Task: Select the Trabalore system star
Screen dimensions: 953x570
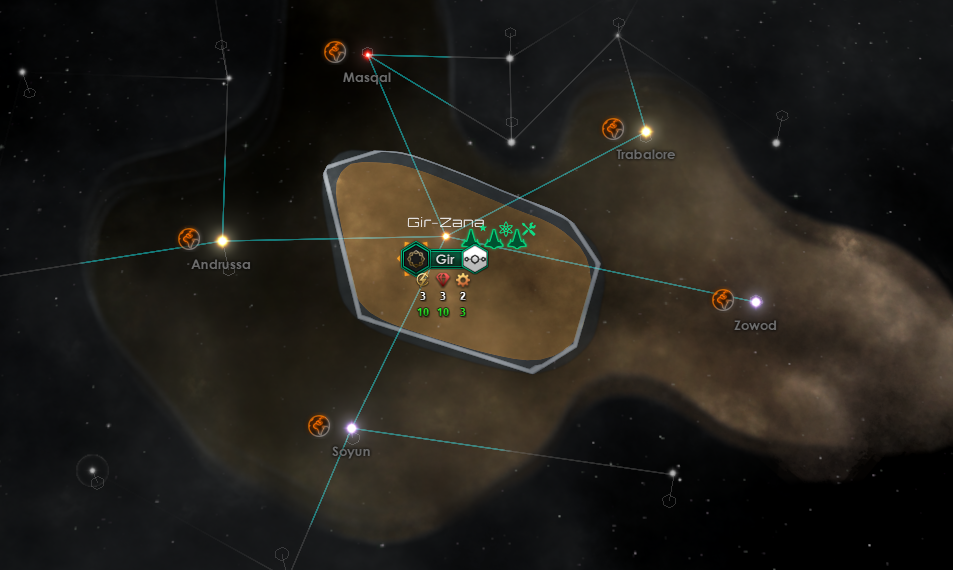Action: point(646,131)
